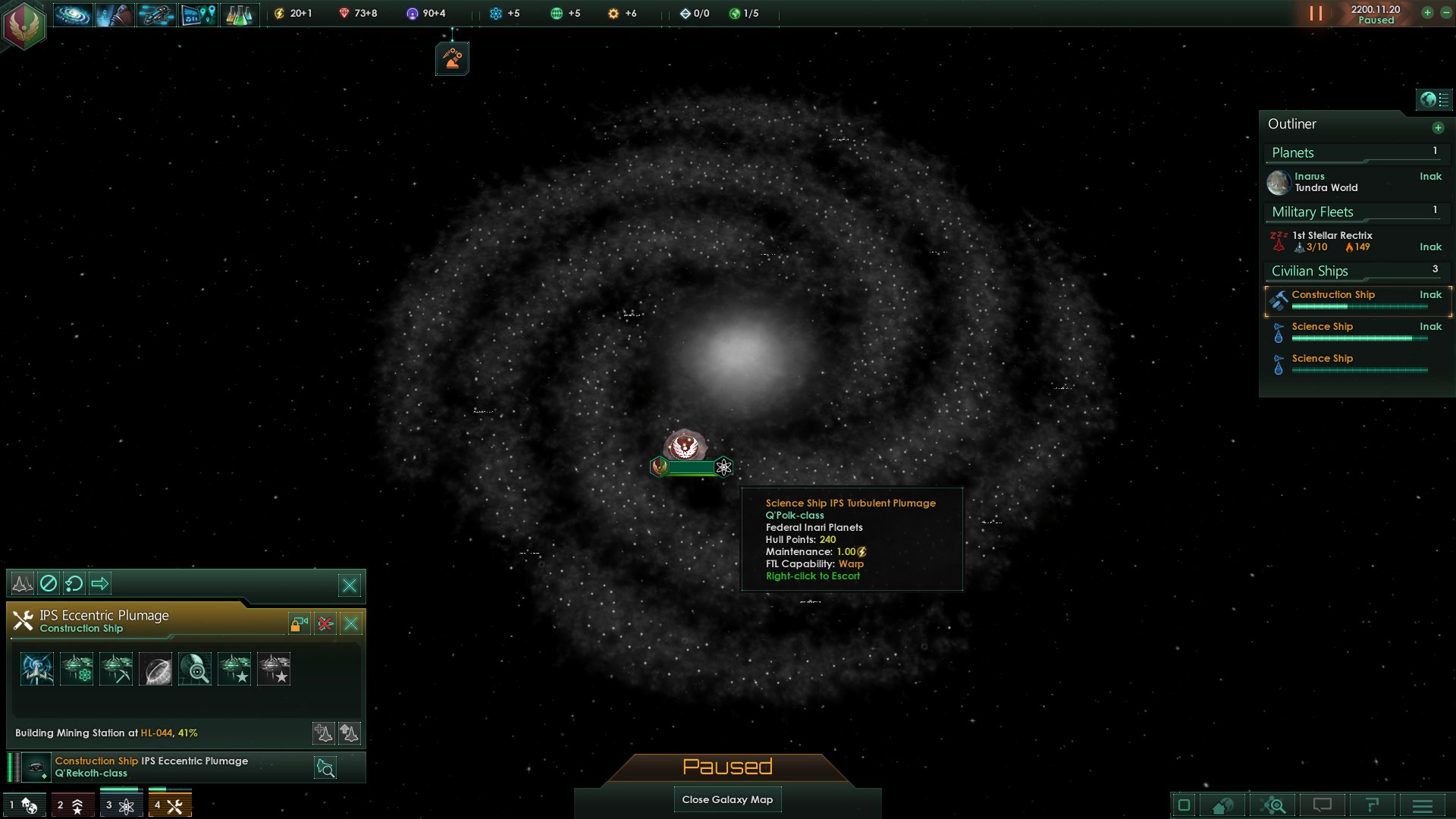Open the help question mark panel
This screenshot has height=819, width=1456.
(x=1373, y=805)
